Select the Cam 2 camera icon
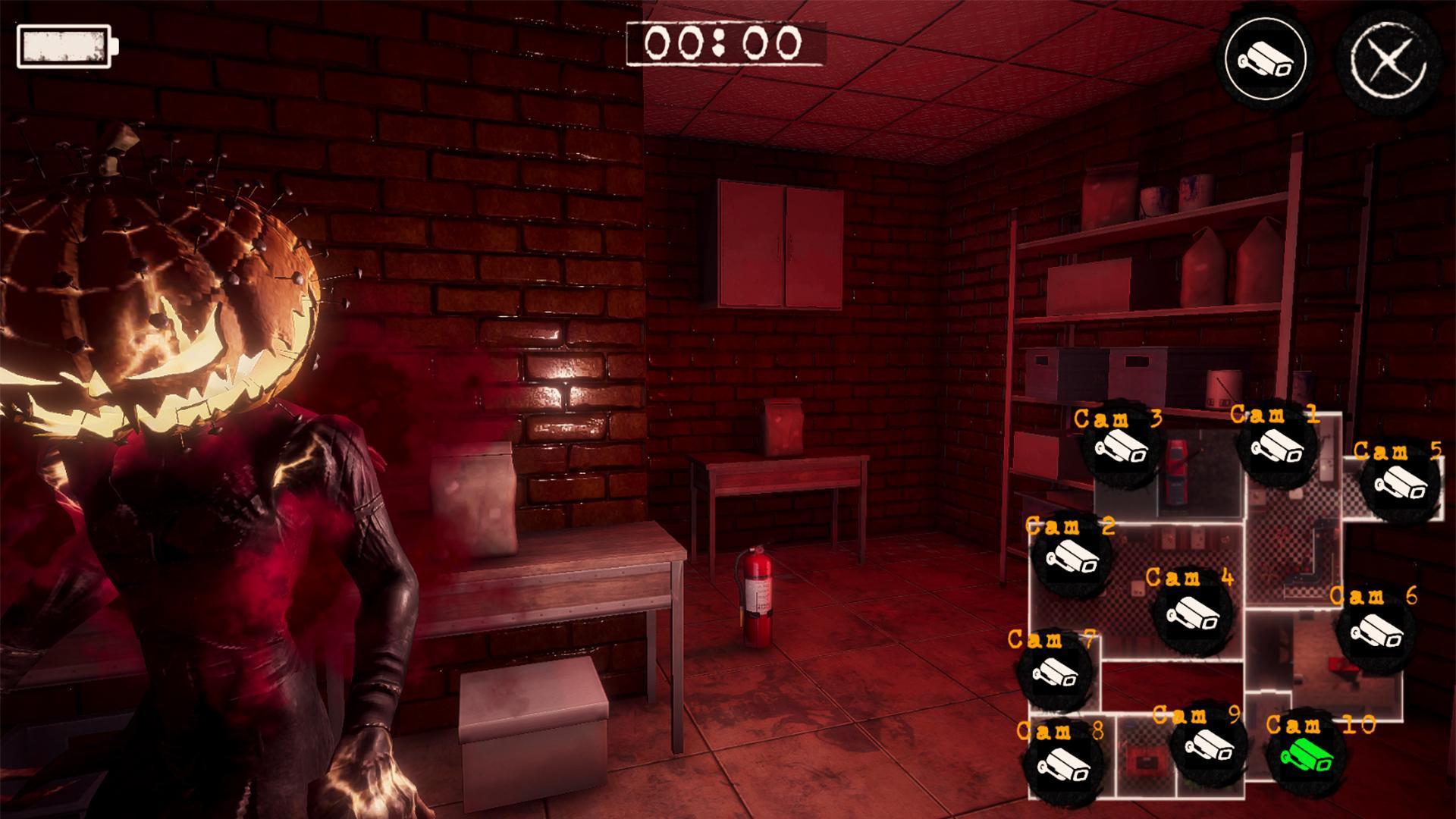Screen dimensions: 1456x819 [1072, 558]
